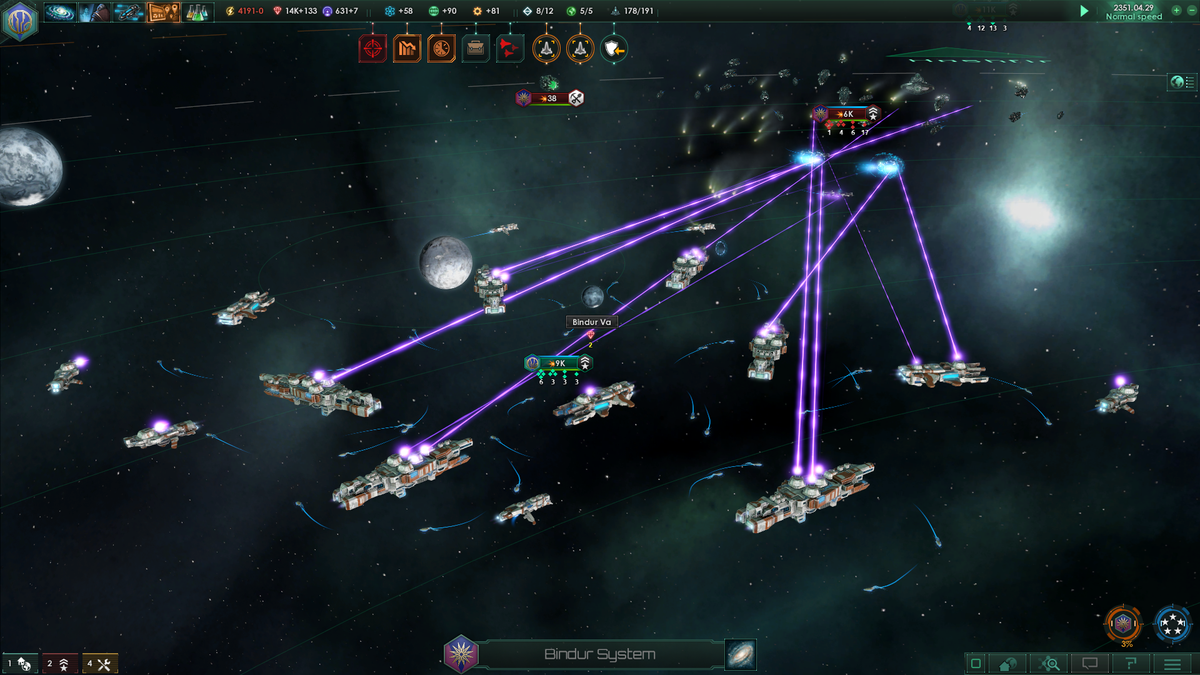This screenshot has width=1200, height=675.
Task: Switch to galaxy map via the spiral button
Action: click(x=740, y=655)
